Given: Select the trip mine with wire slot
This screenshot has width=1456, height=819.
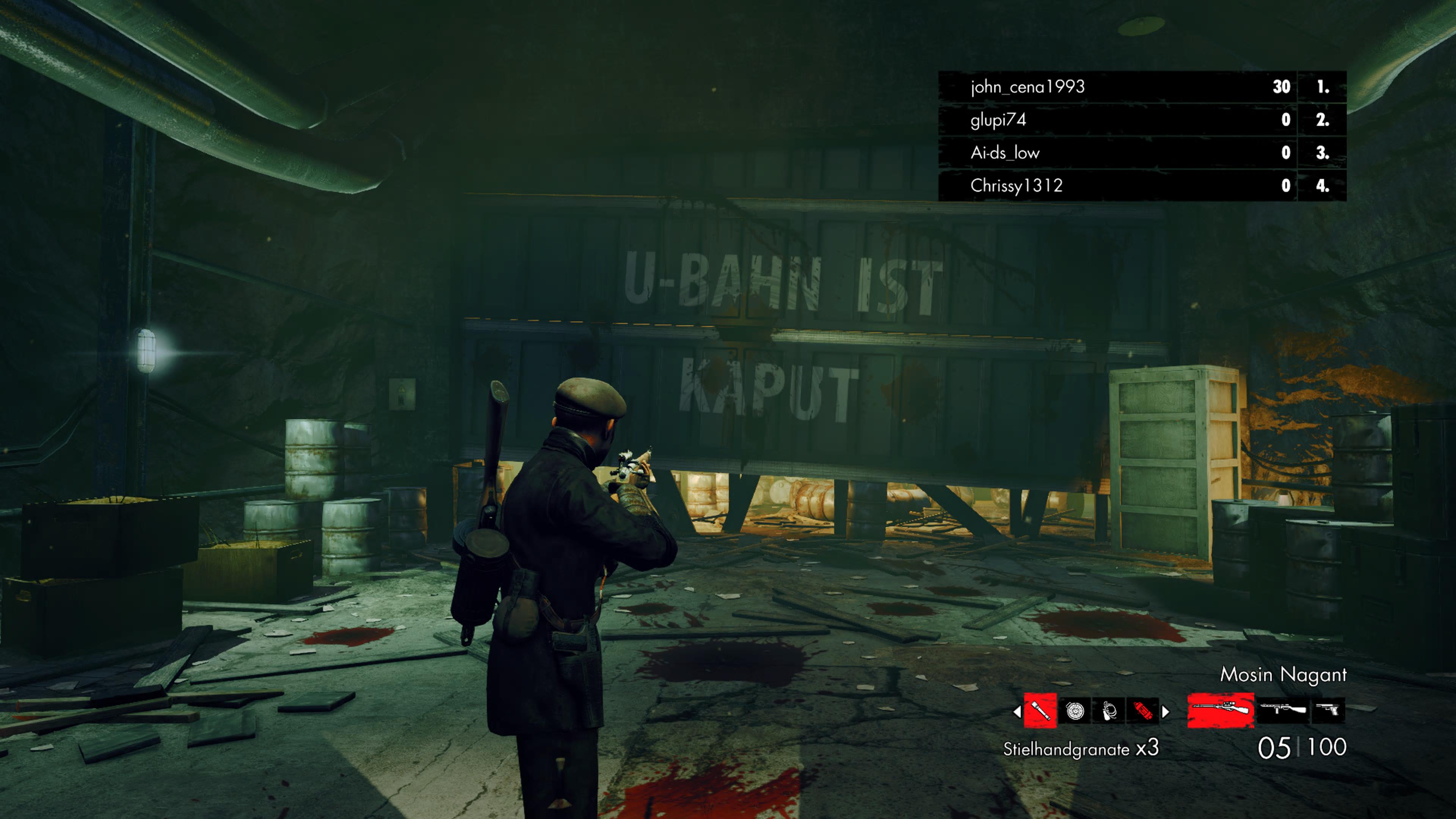Looking at the screenshot, I should point(1108,711).
